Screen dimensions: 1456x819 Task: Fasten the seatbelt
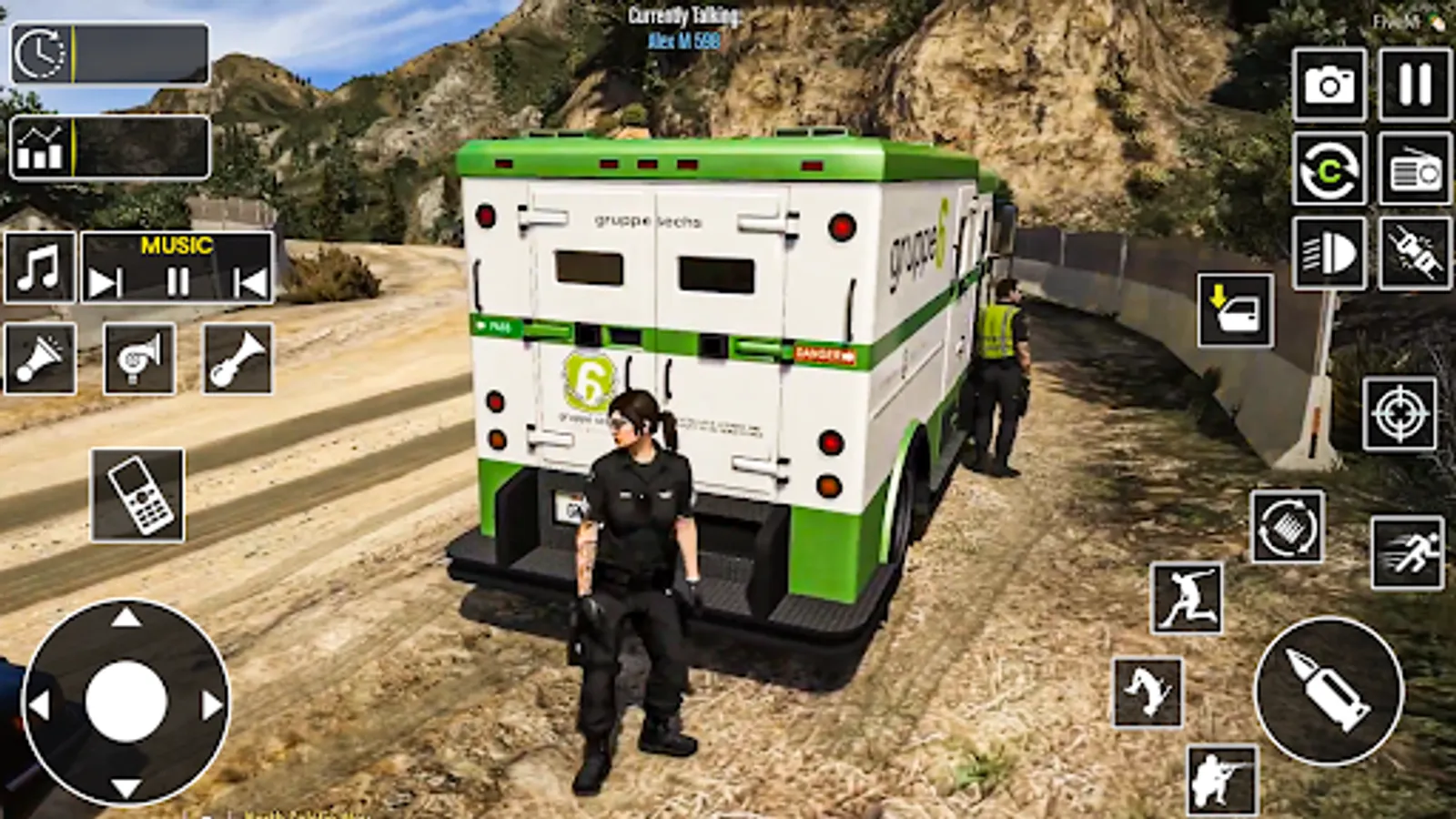(1407, 253)
